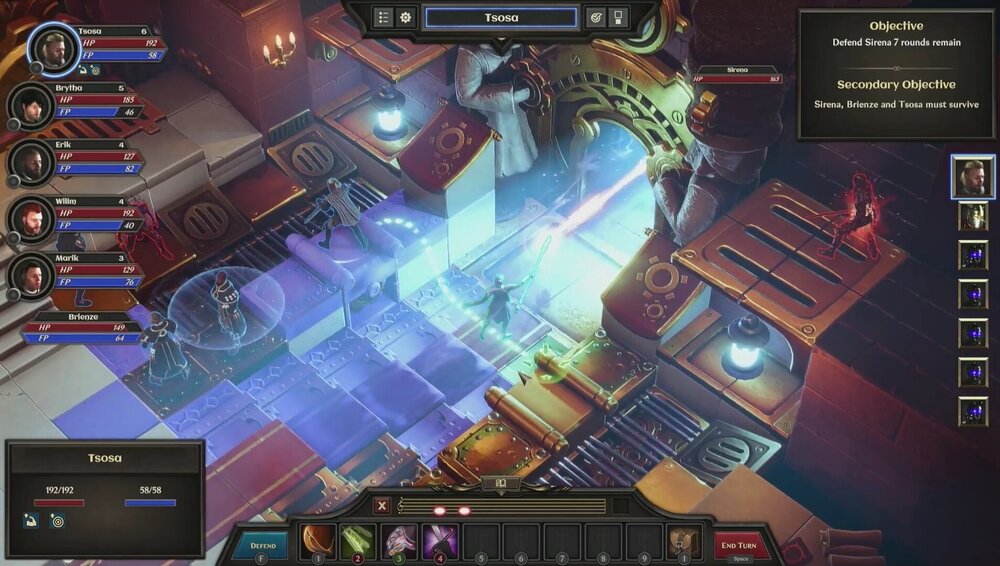
Task: Click the Tsosa name banner at top
Action: pos(501,17)
